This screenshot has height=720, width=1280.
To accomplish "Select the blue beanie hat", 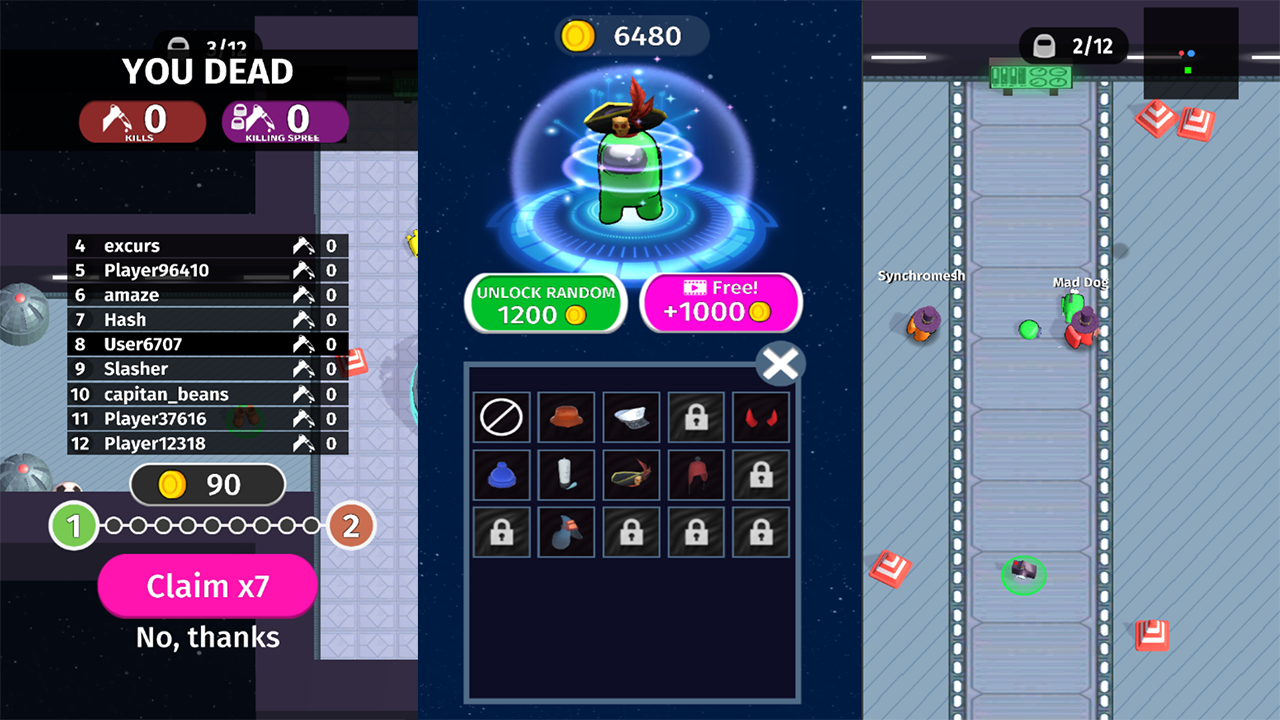I will tap(501, 474).
